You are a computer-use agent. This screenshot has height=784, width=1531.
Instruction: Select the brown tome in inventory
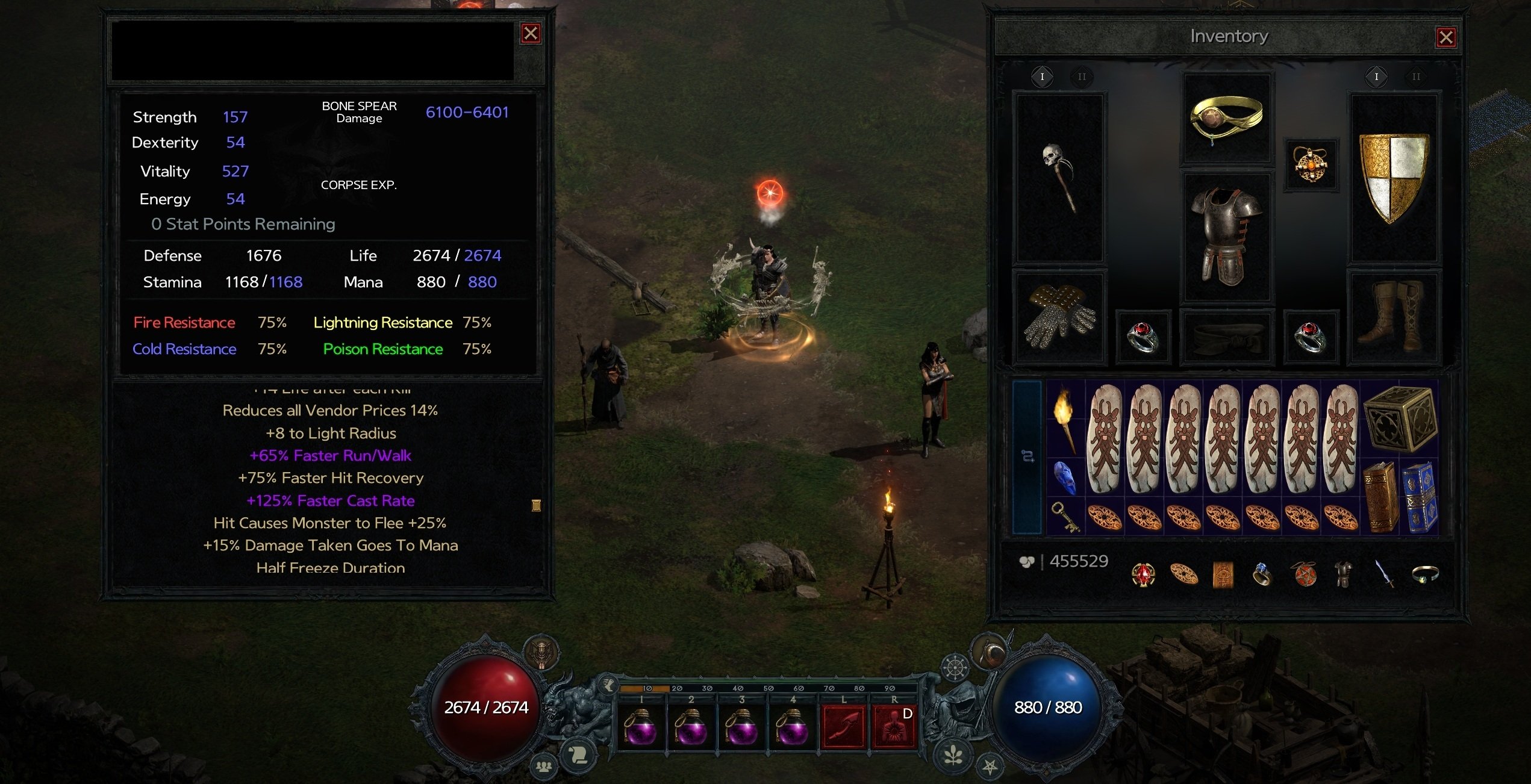[1380, 497]
